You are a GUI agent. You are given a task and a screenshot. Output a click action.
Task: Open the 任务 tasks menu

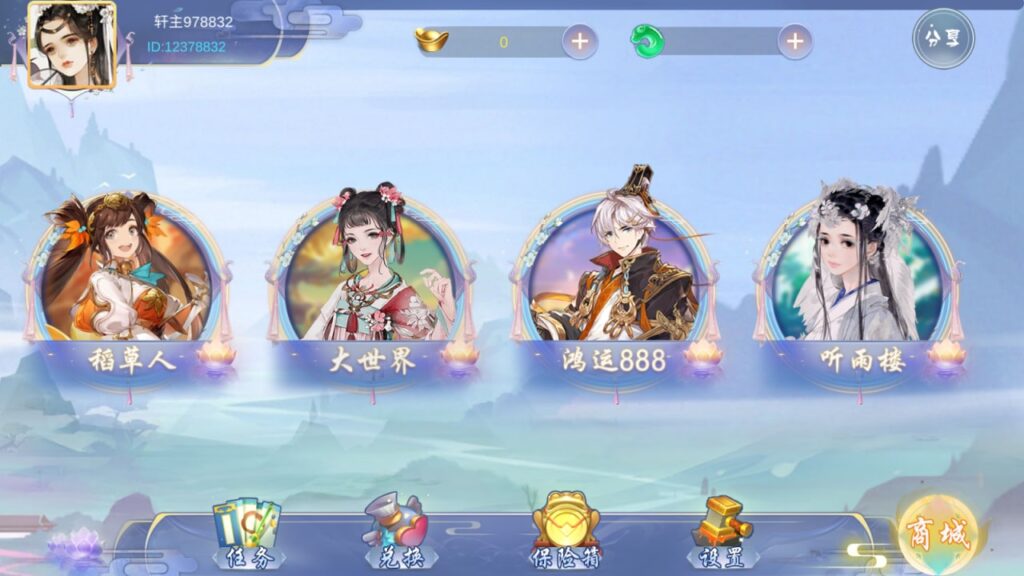[x=247, y=533]
